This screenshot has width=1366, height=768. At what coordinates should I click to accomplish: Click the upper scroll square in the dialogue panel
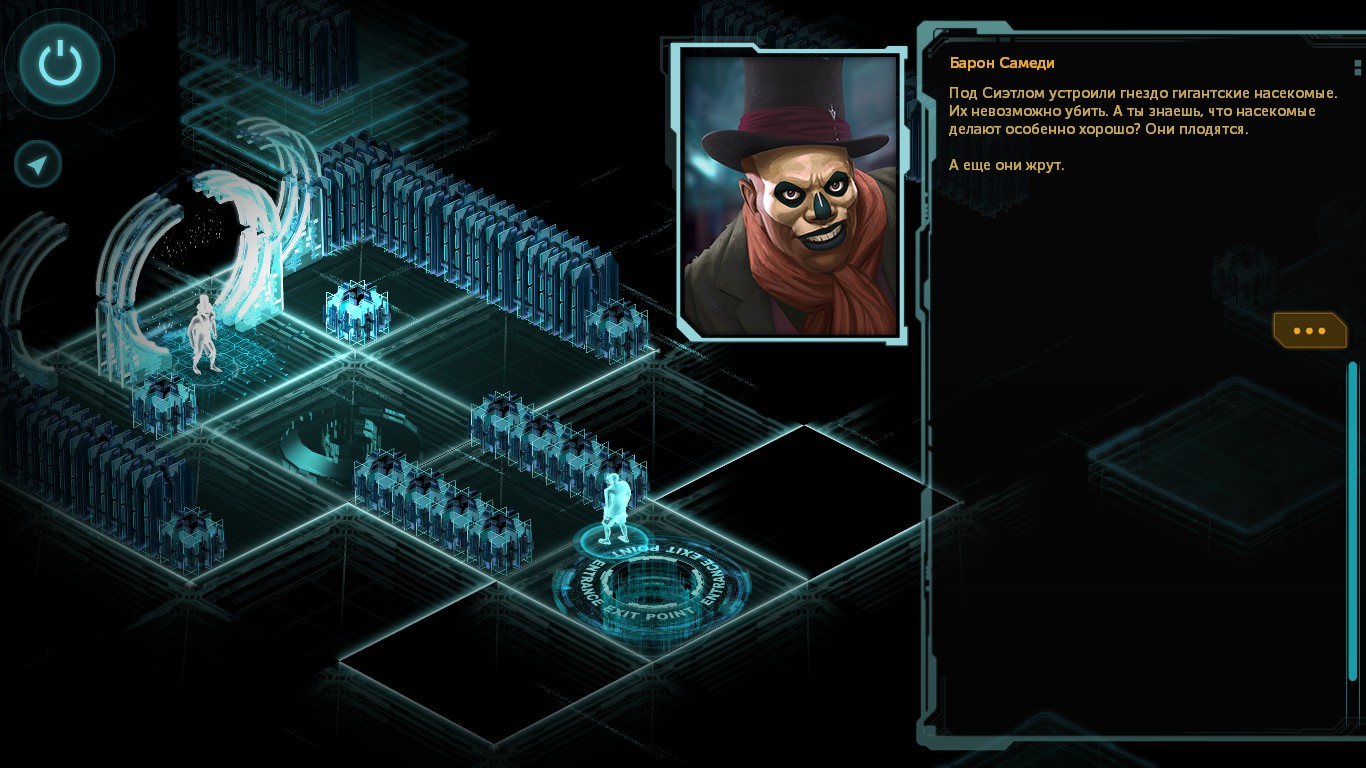point(1357,63)
